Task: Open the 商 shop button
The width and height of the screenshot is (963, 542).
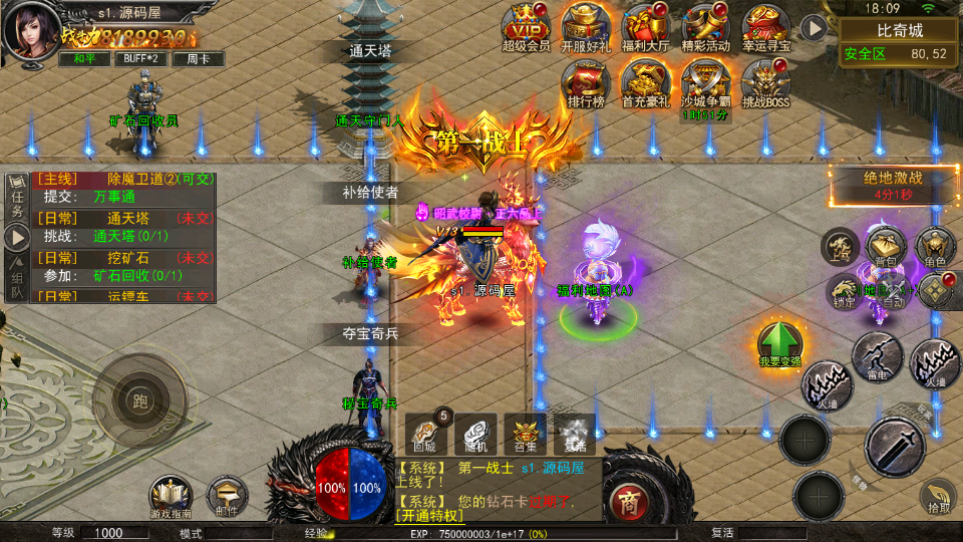Action: 628,497
